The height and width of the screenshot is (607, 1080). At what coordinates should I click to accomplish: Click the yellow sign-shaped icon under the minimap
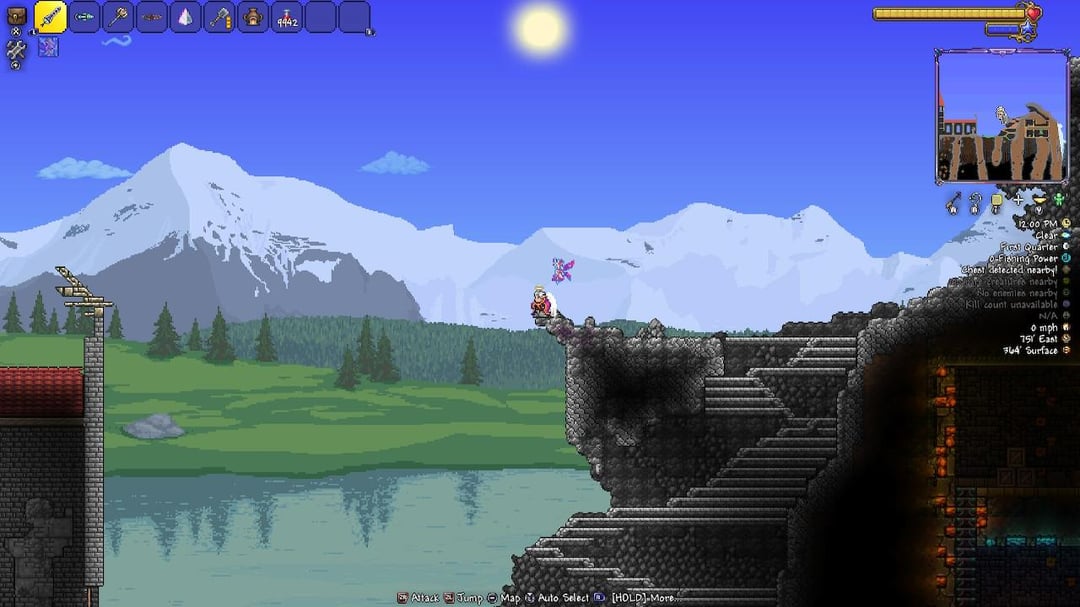click(997, 202)
